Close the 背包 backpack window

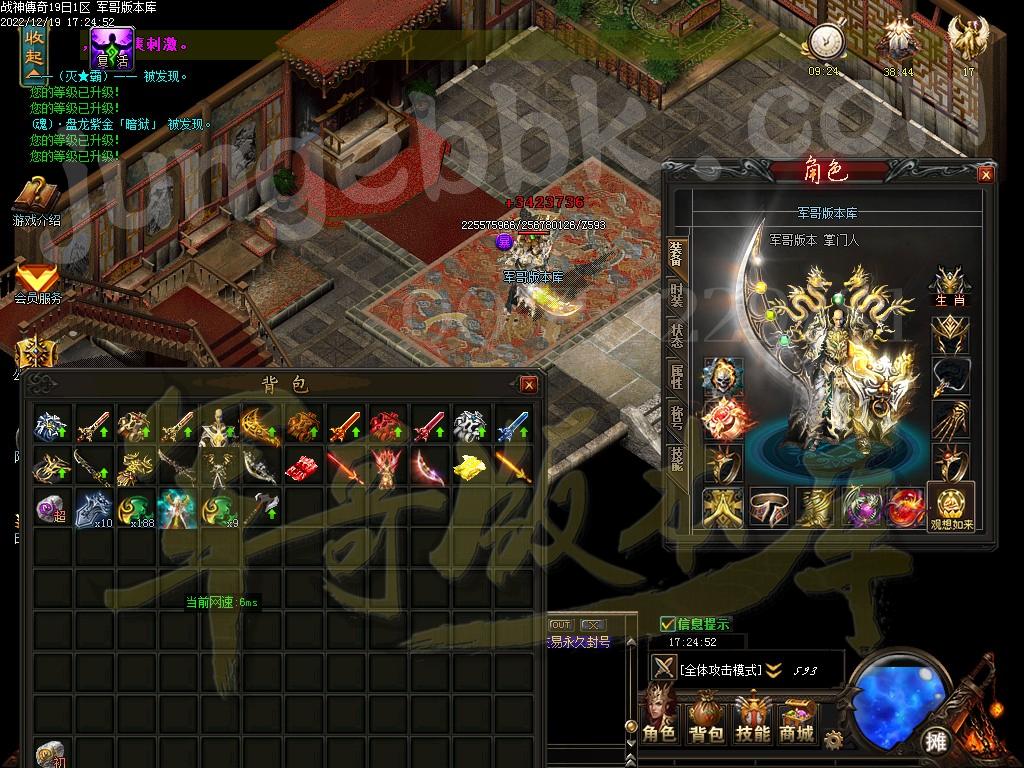(529, 385)
